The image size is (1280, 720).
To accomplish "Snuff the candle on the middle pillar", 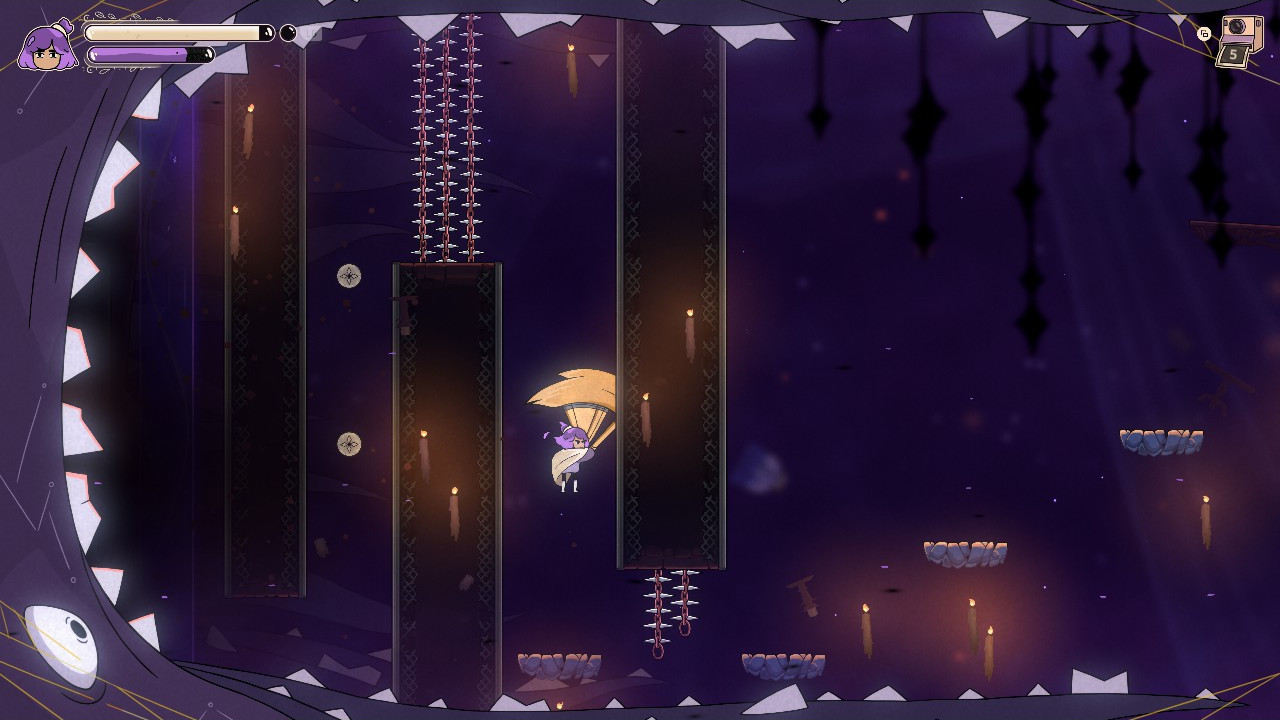I will tap(425, 435).
